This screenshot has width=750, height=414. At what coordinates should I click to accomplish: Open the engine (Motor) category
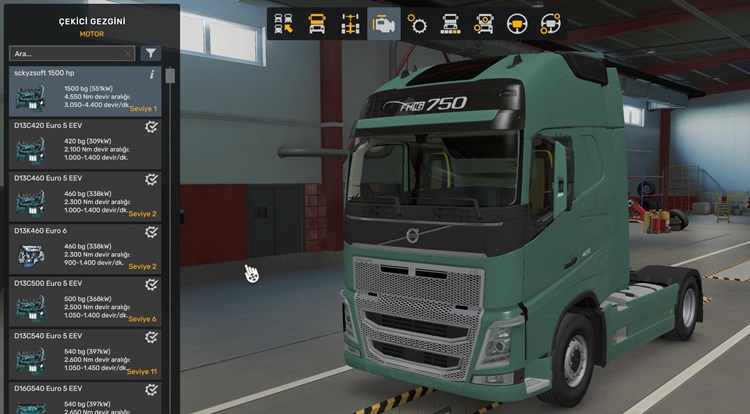click(383, 23)
